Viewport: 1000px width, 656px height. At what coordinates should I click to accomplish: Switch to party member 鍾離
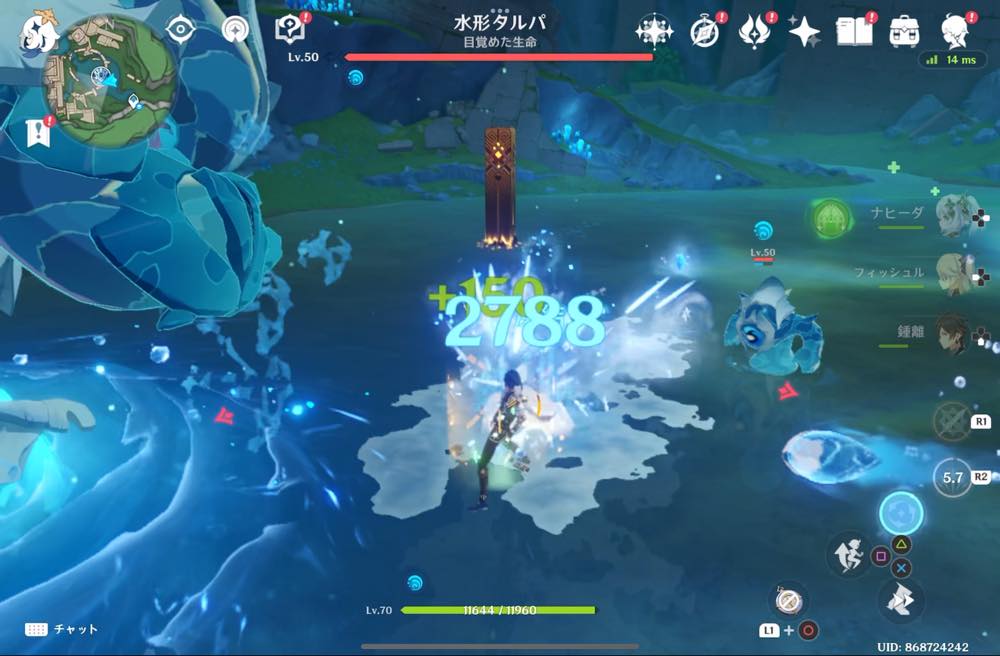coord(956,333)
